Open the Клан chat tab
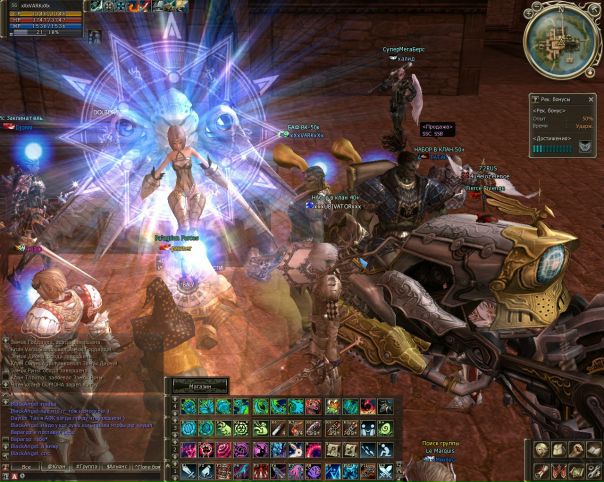604x482 pixels. point(59,466)
